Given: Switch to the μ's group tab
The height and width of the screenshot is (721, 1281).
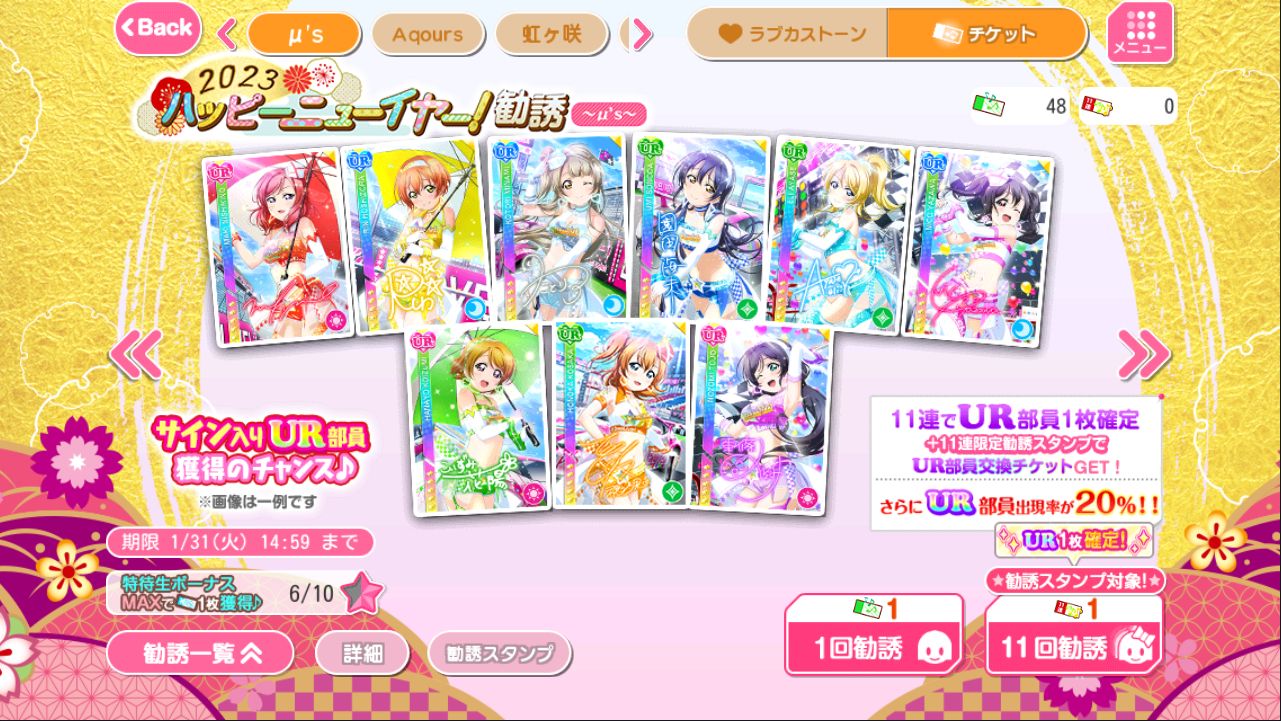Looking at the screenshot, I should 303,34.
